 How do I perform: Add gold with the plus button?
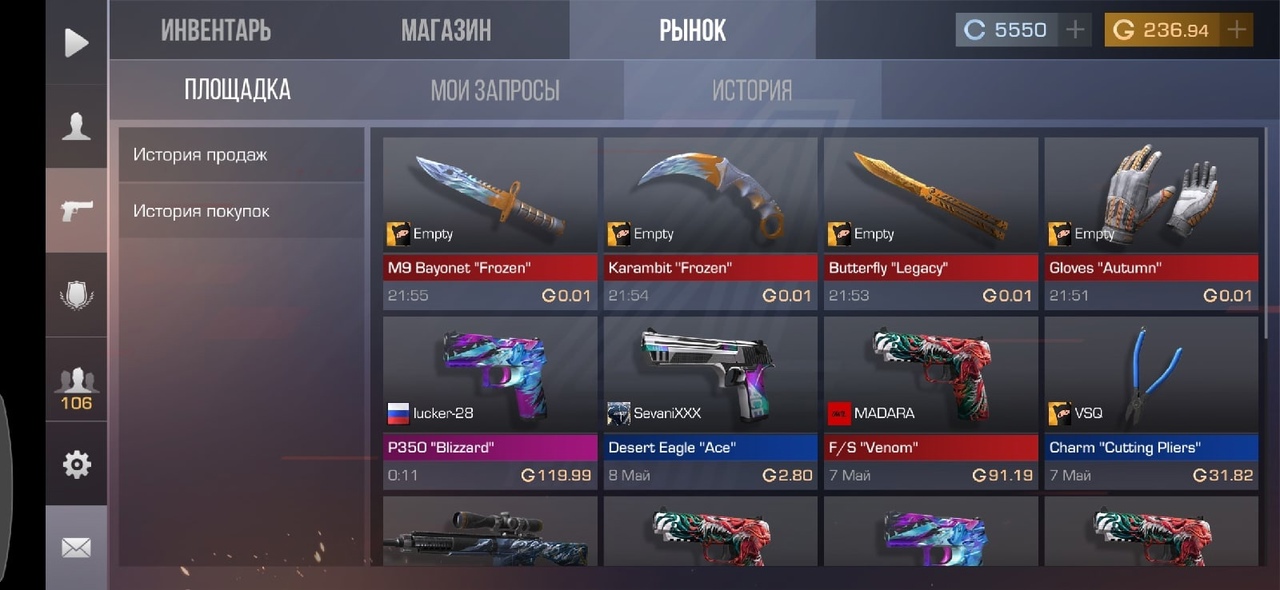[1237, 30]
